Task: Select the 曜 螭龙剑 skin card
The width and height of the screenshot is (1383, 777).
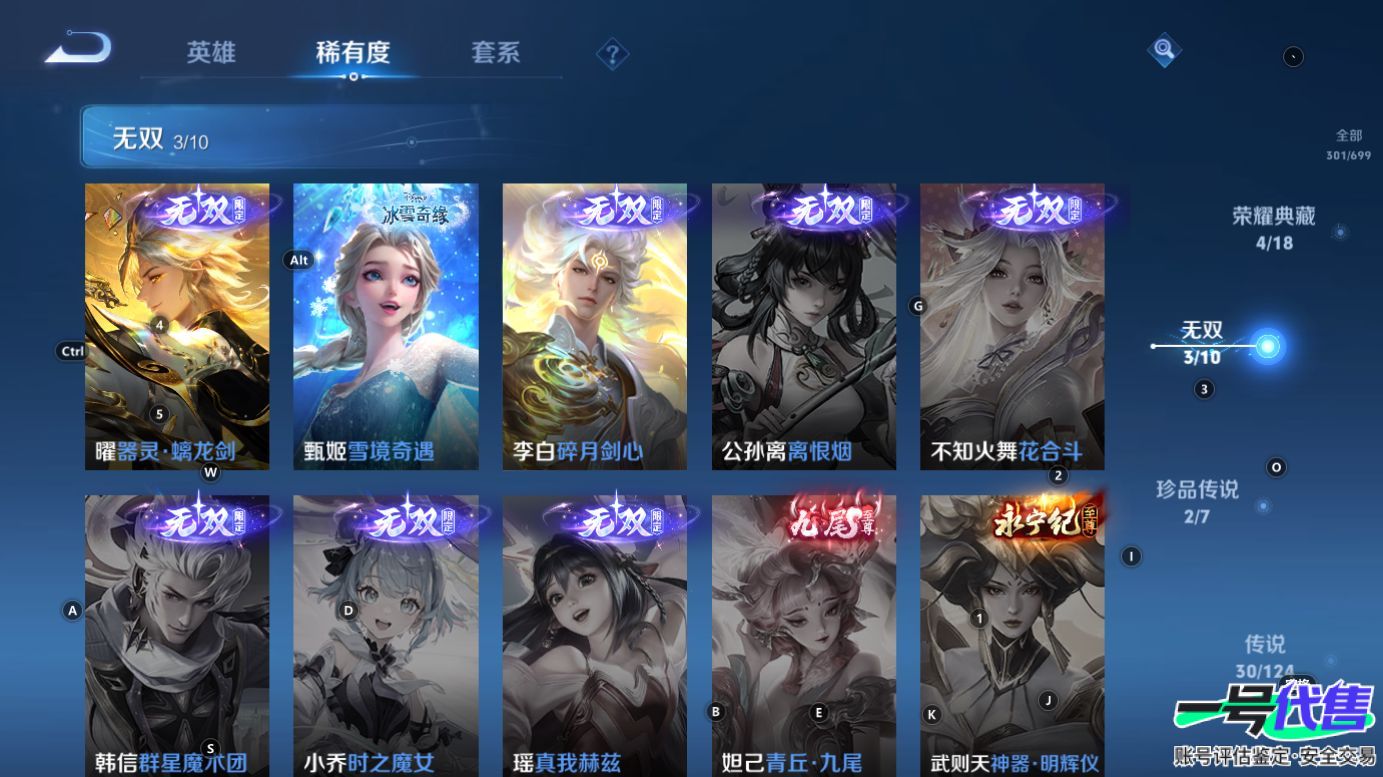Action: click(x=177, y=326)
